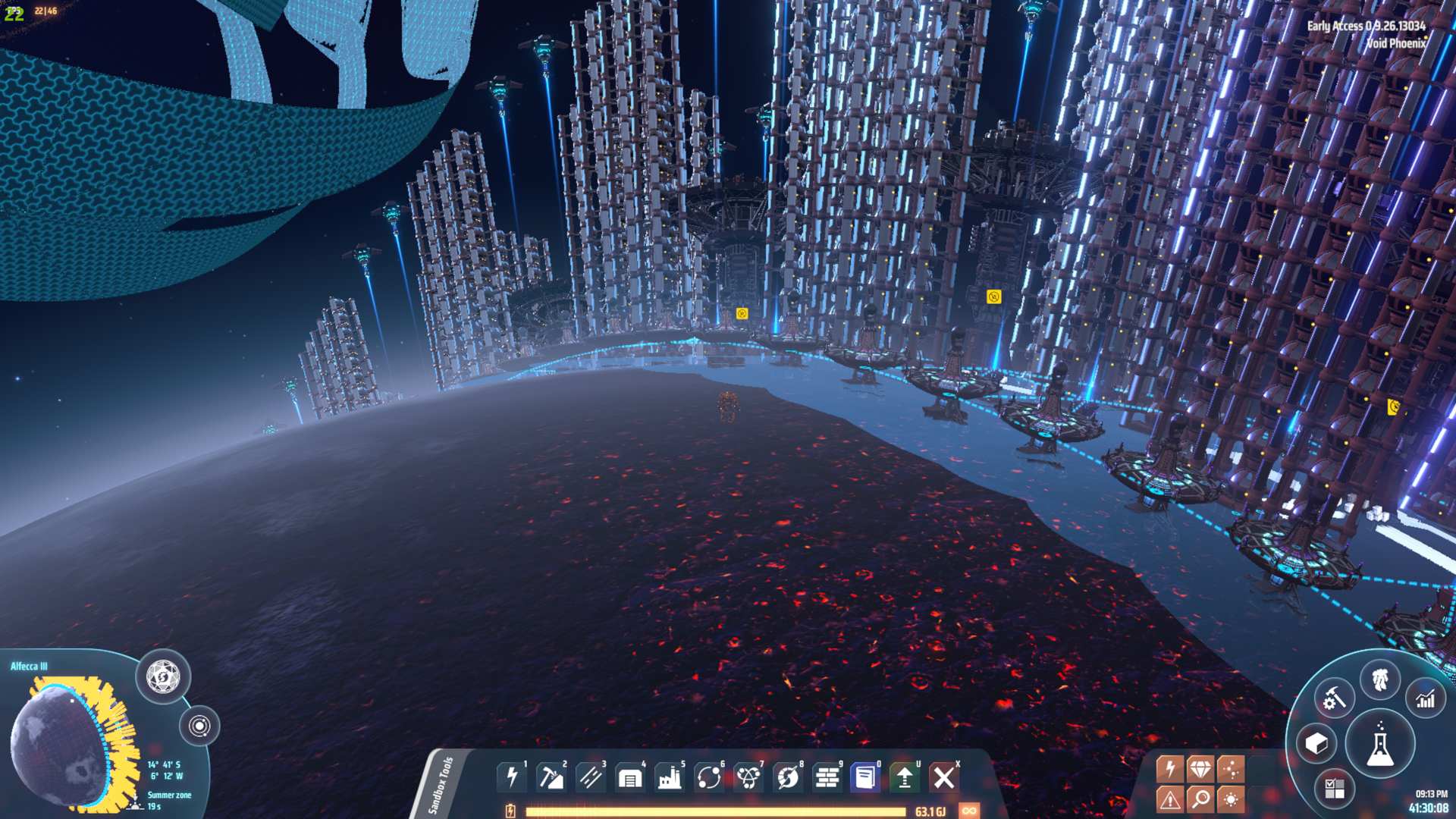The width and height of the screenshot is (1456, 819).
Task: Open the blue blueprint book
Action: (865, 777)
